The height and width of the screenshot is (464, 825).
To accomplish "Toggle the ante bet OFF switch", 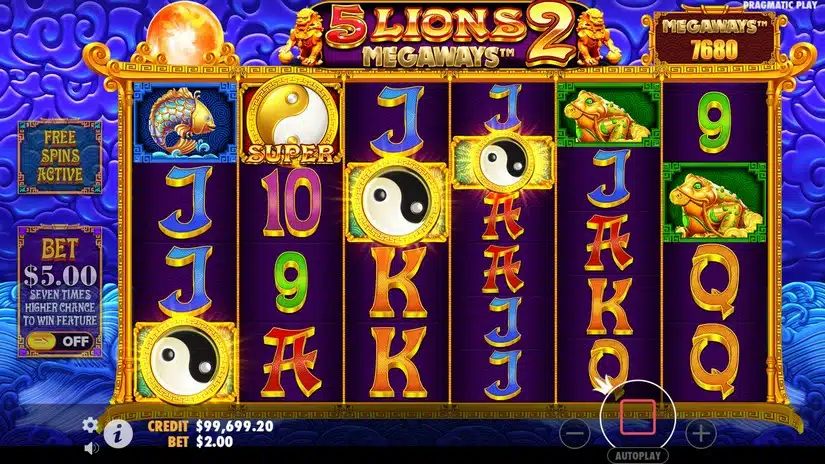I will (60, 341).
